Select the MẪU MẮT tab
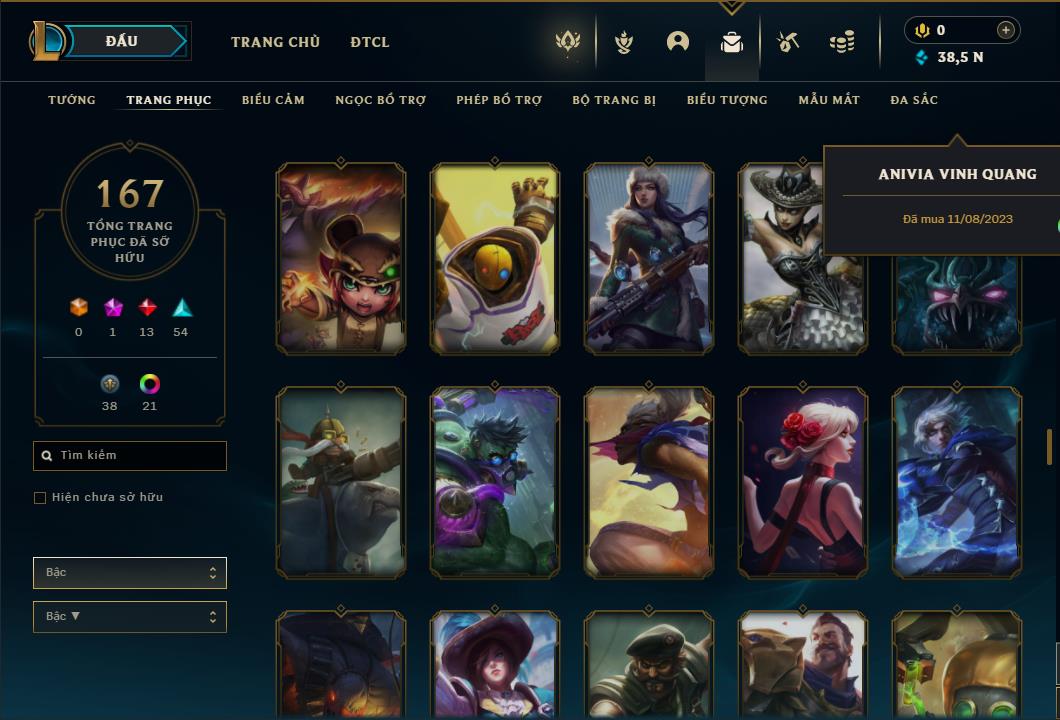Screen dimensions: 1060x720 pyautogui.click(x=829, y=100)
